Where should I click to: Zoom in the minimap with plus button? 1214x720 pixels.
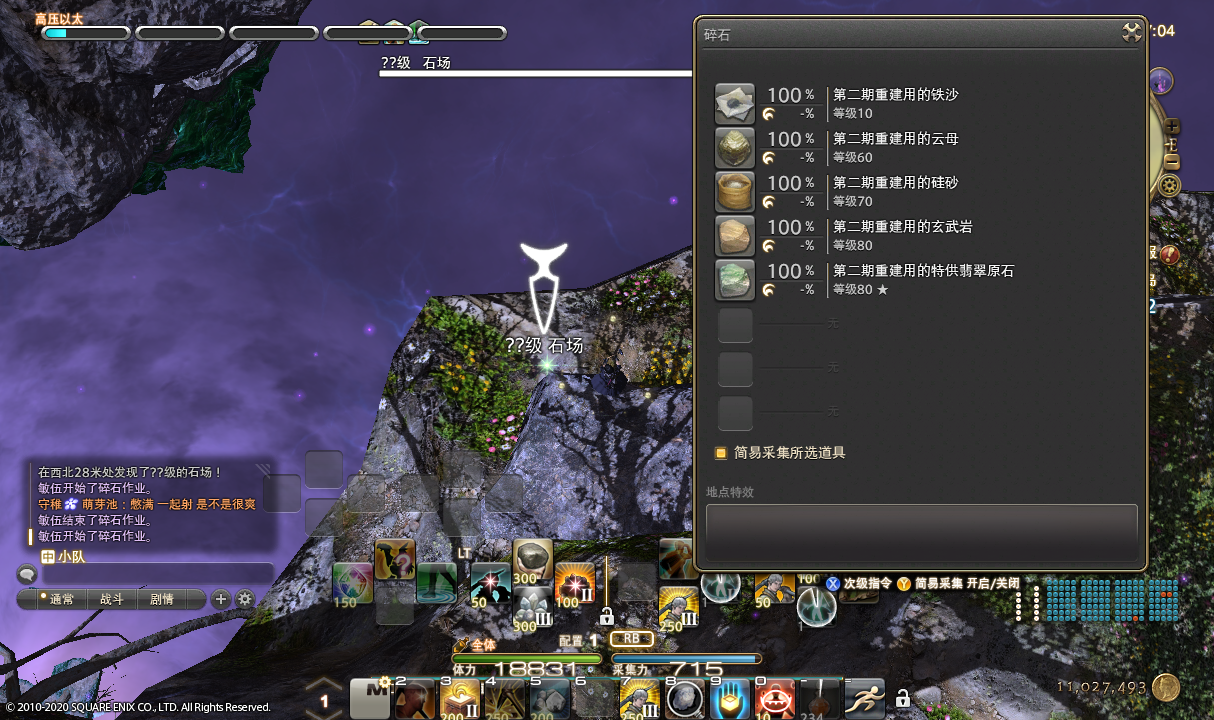click(x=1172, y=127)
